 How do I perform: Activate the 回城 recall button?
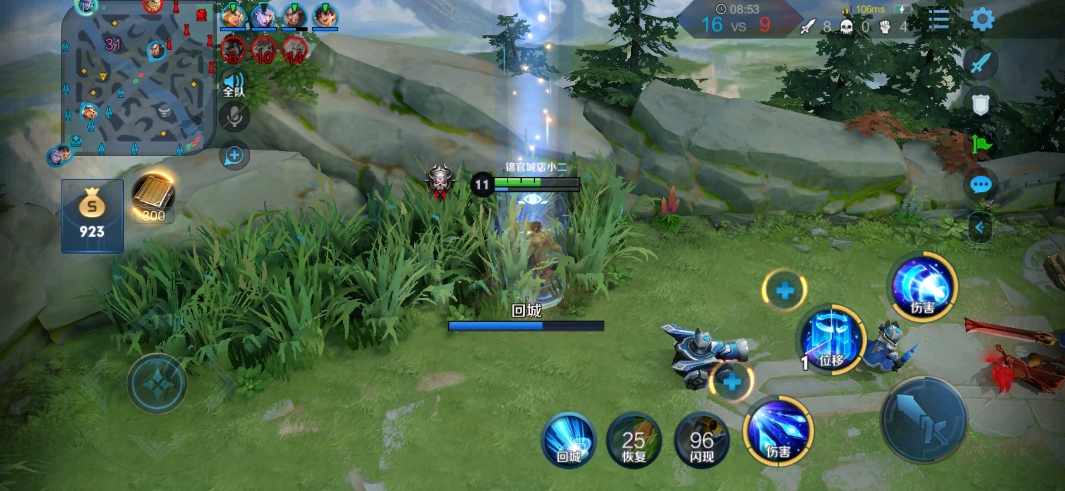point(569,440)
